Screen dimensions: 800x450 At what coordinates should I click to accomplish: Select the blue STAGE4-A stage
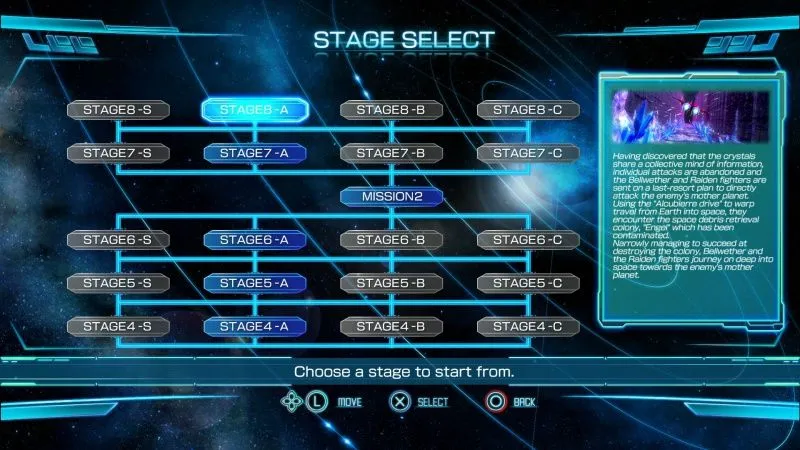click(254, 326)
